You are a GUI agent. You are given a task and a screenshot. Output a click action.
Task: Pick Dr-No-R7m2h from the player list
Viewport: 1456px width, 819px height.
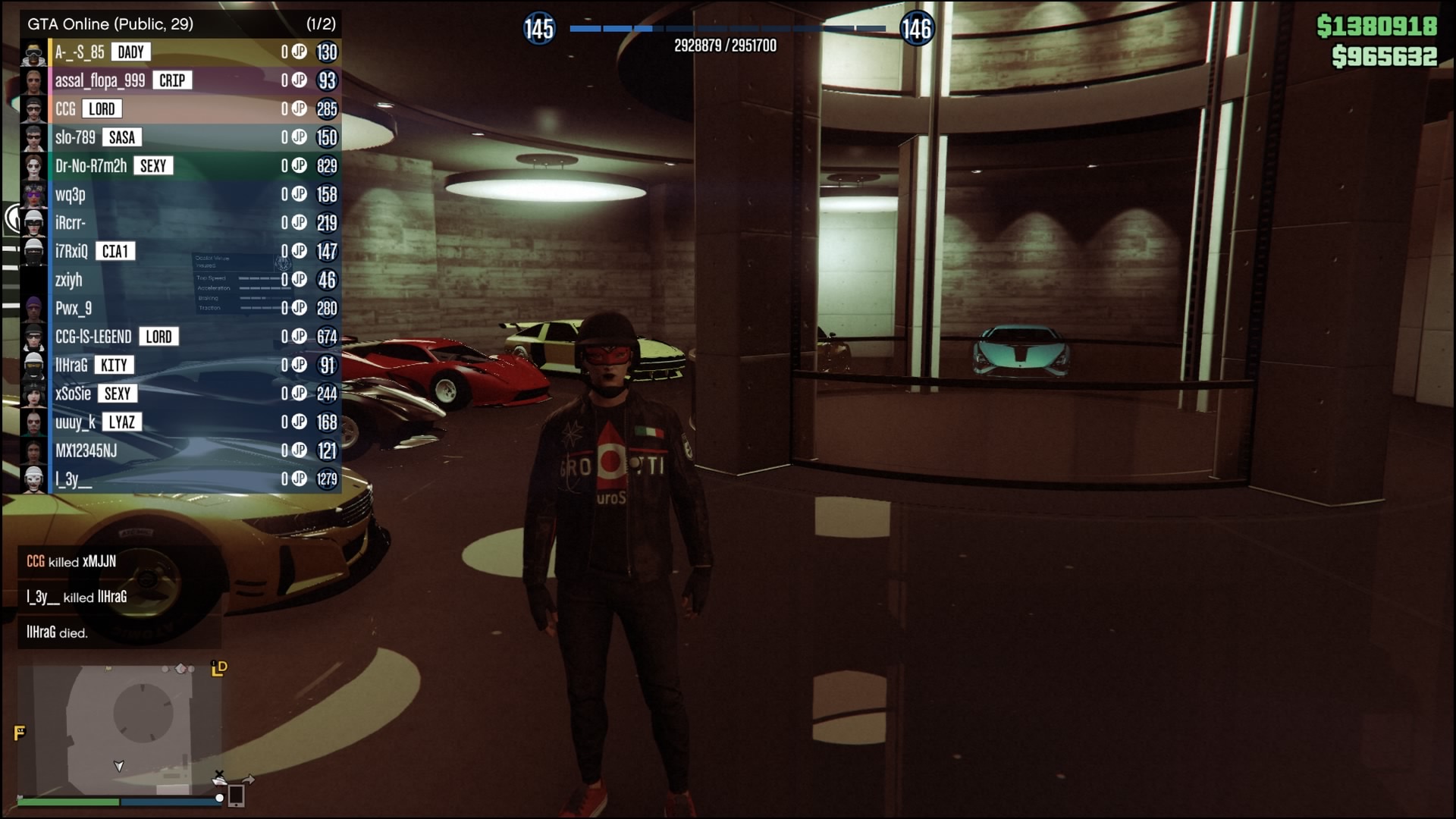point(182,166)
